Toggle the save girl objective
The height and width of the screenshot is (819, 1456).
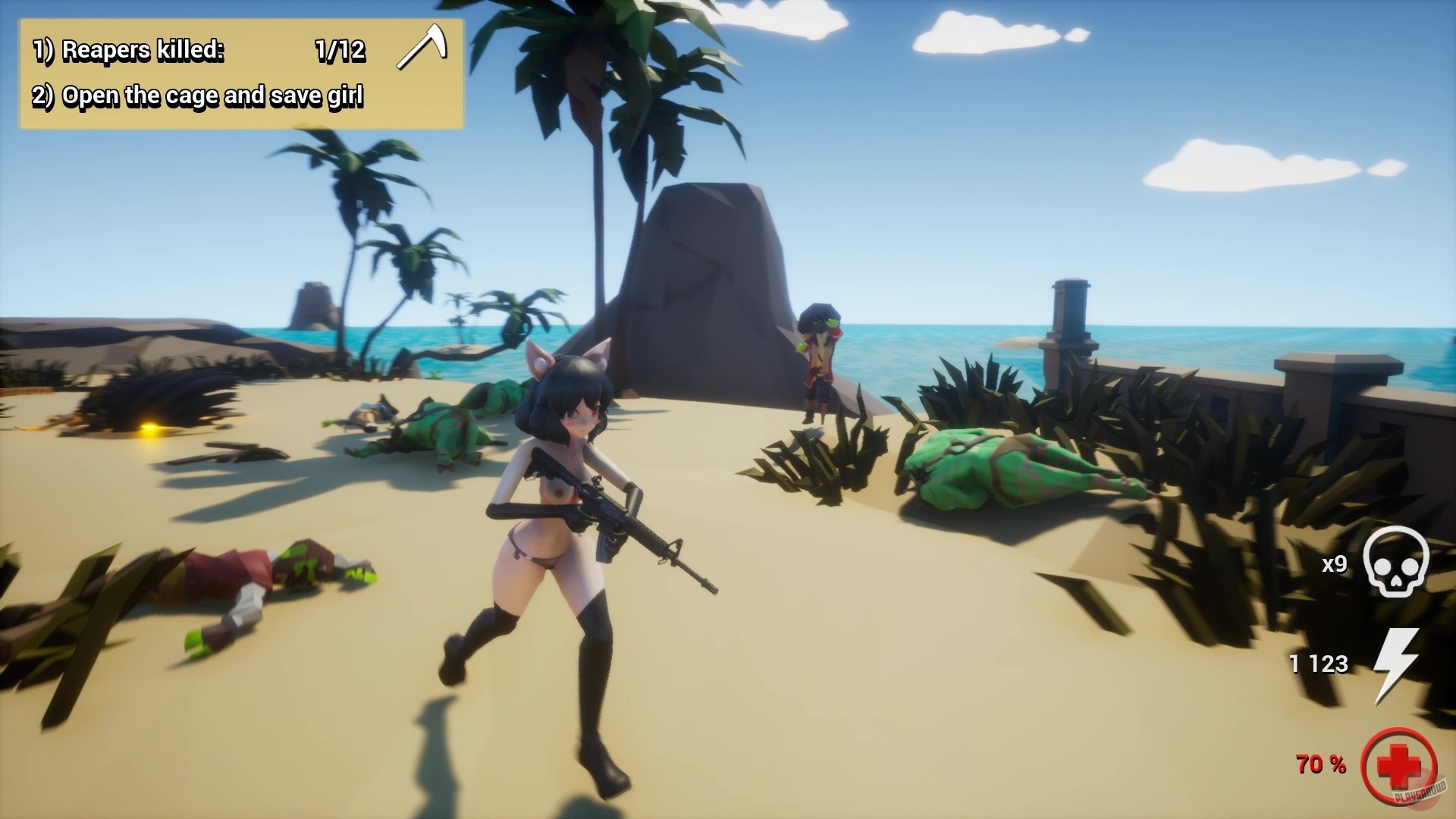(x=199, y=96)
